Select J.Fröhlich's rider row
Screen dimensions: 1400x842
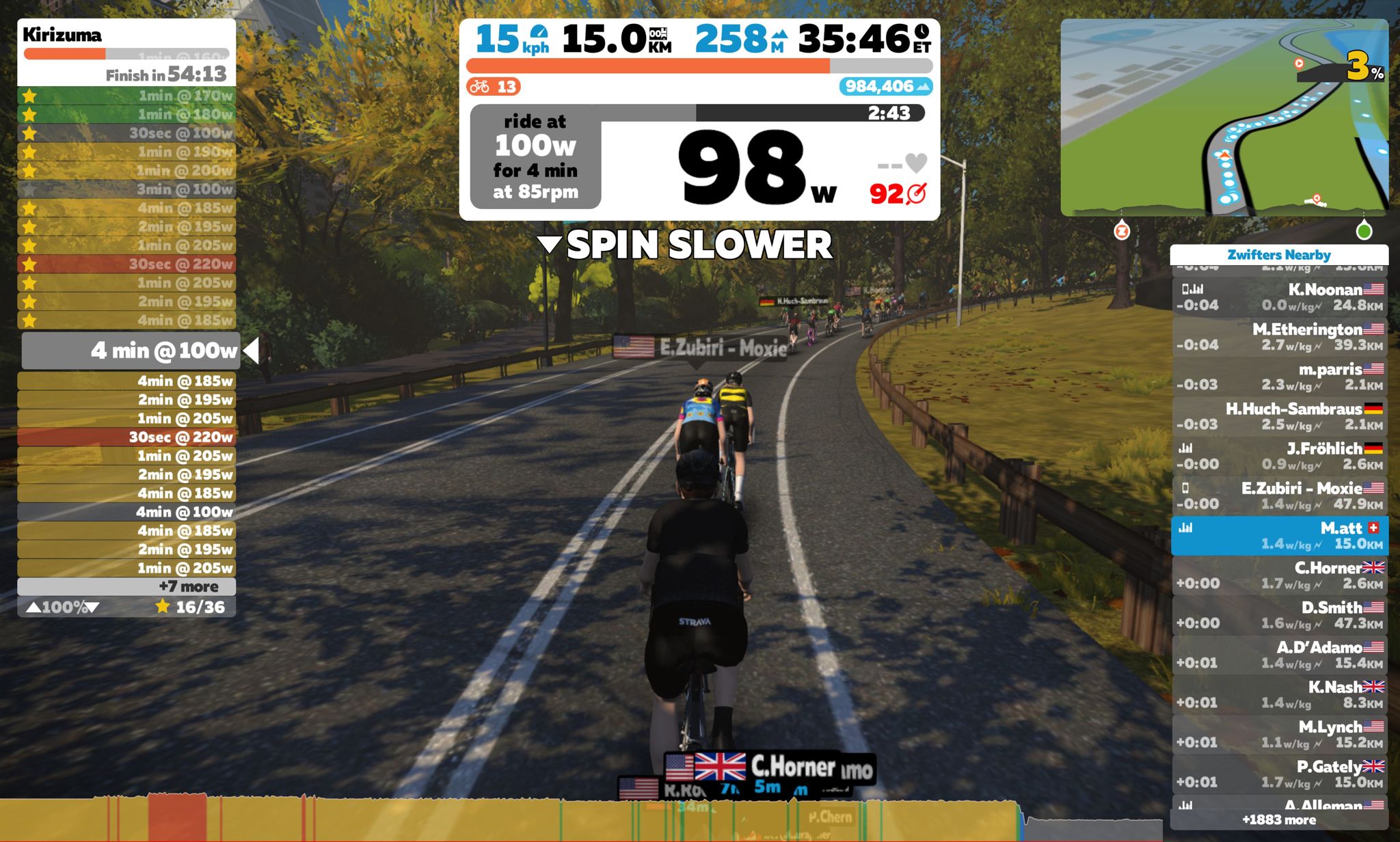point(1278,456)
